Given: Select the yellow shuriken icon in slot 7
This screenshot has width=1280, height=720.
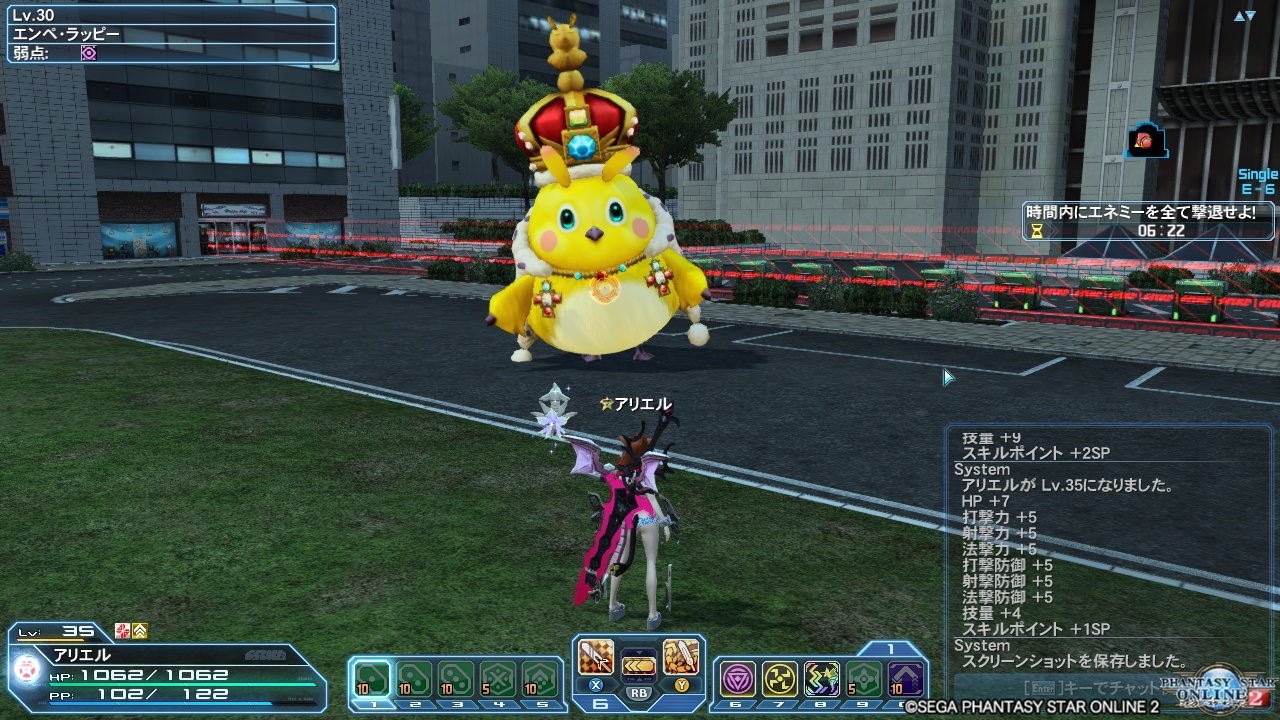Looking at the screenshot, I should [x=780, y=678].
